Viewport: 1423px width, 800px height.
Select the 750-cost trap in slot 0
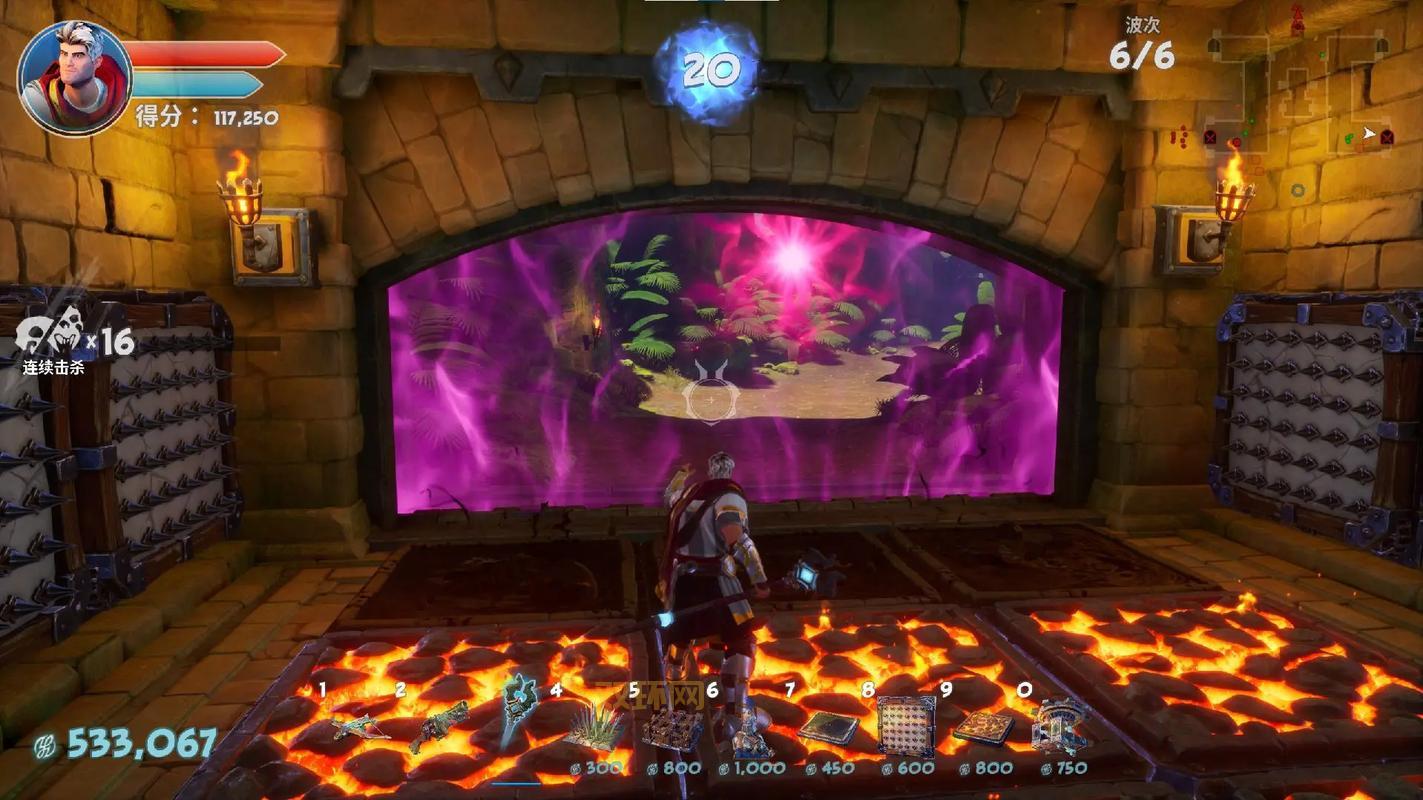click(1060, 725)
